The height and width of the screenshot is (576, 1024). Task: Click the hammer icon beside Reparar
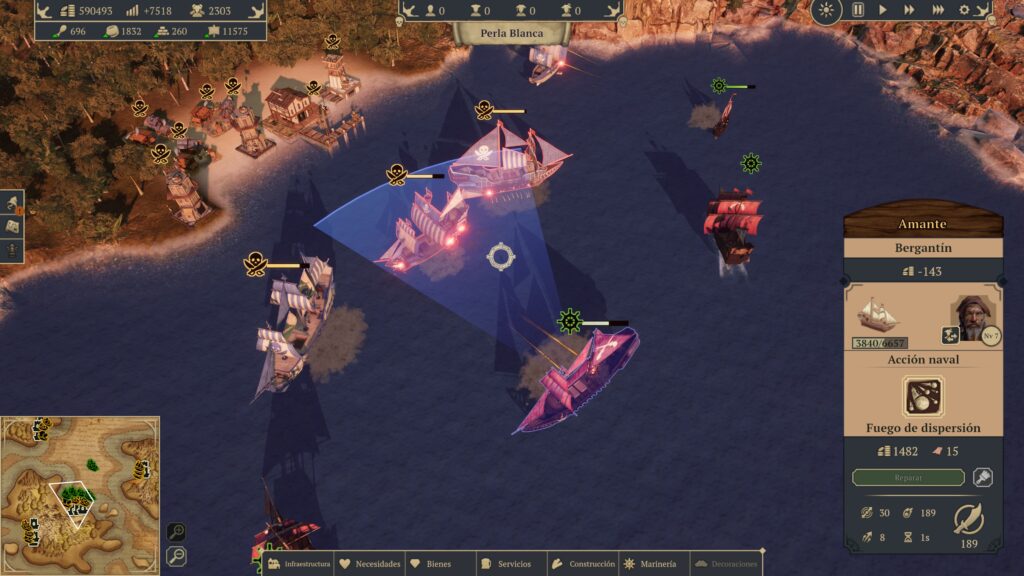point(982,478)
